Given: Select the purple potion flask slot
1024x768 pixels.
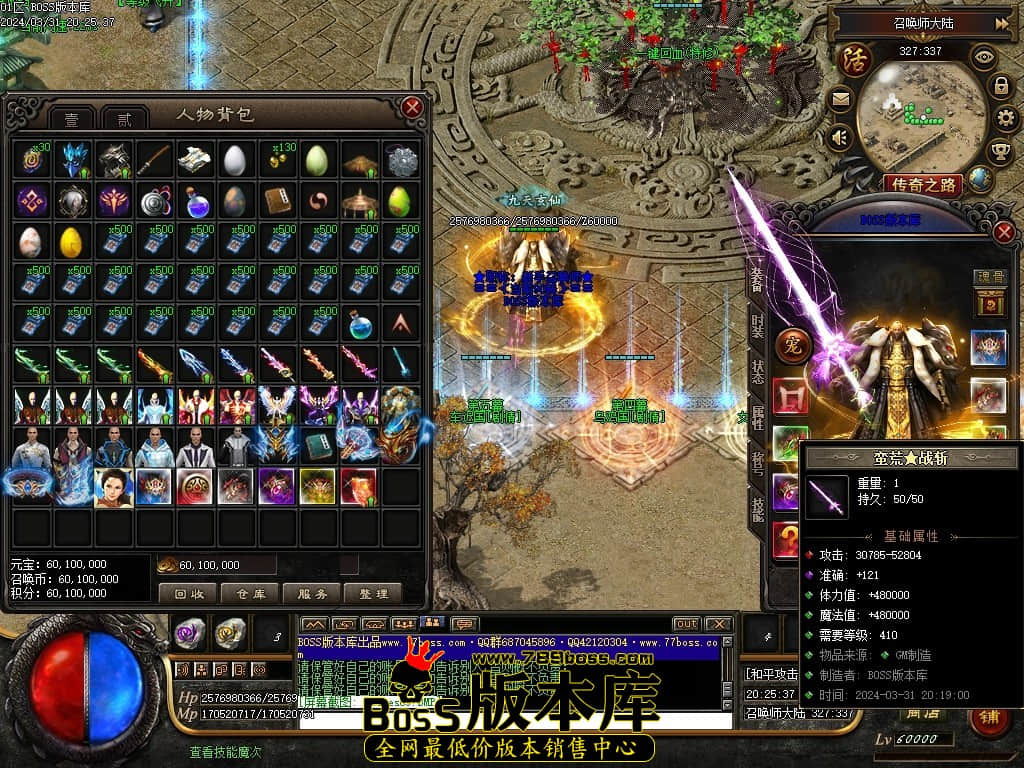Looking at the screenshot, I should pos(193,201).
